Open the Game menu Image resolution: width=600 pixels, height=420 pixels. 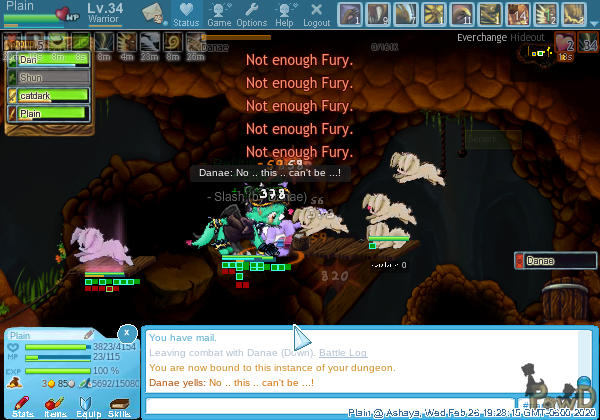(218, 14)
